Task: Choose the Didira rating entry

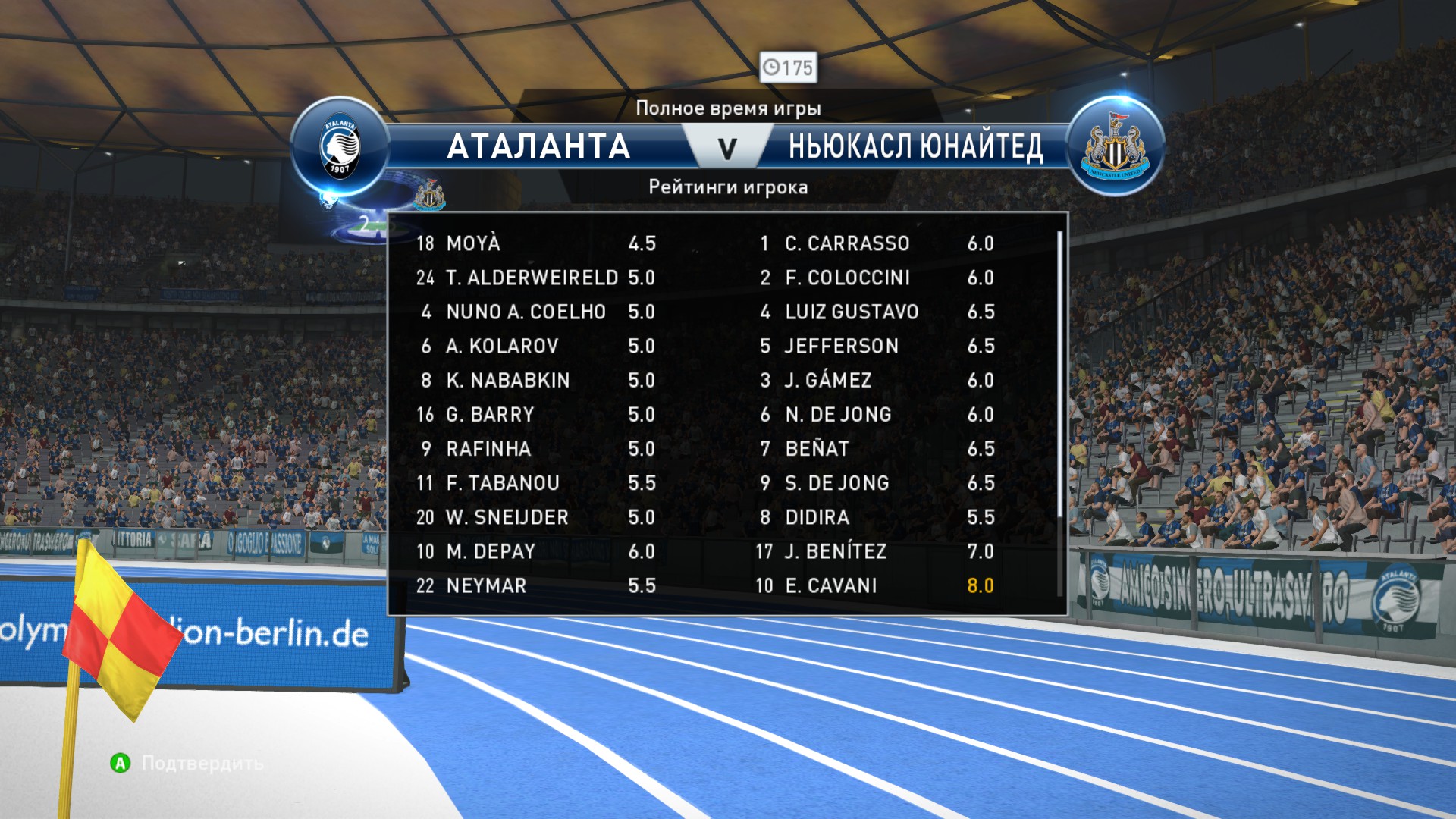Action: tap(876, 517)
